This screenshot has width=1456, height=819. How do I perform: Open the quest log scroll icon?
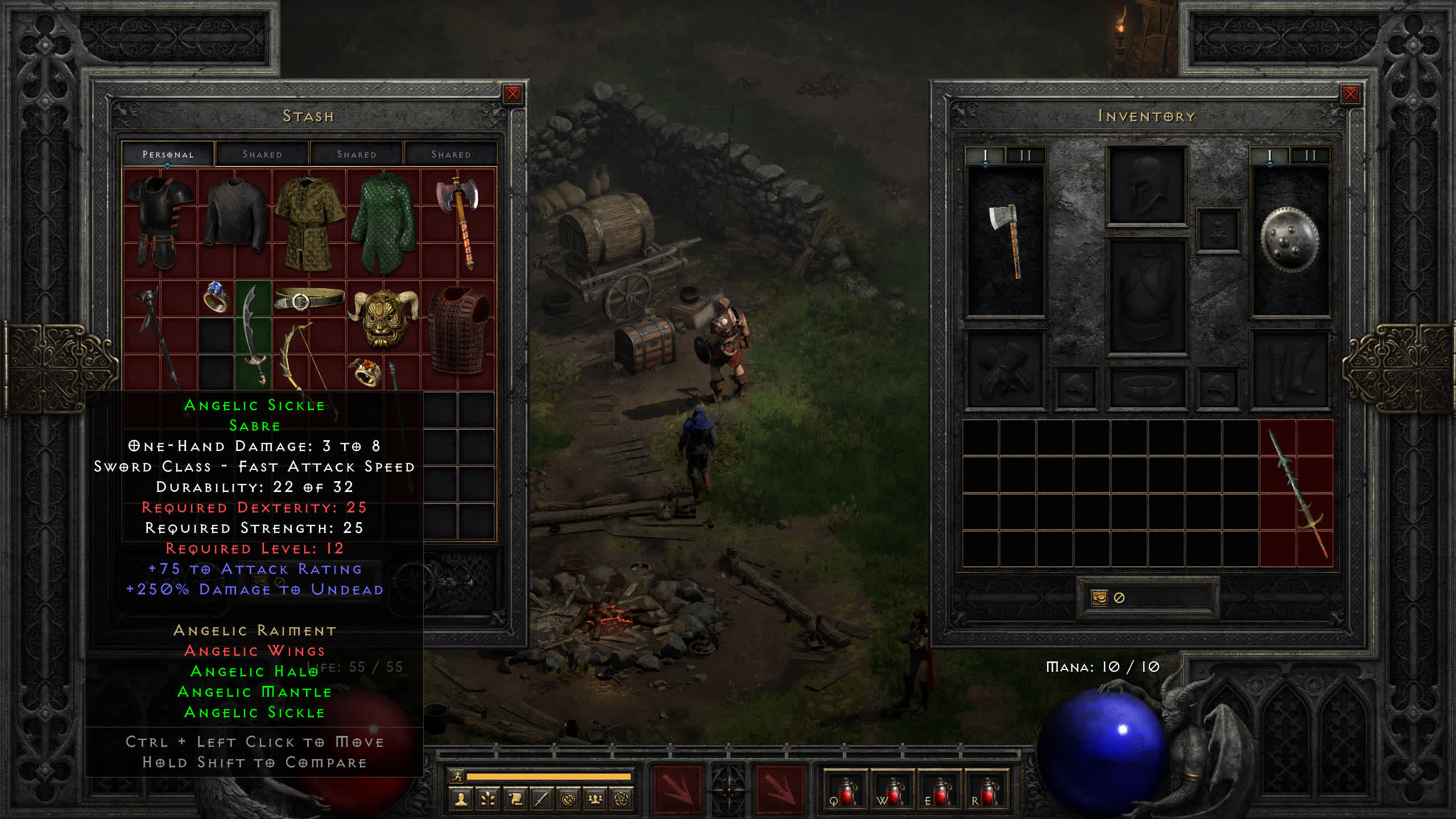click(515, 799)
